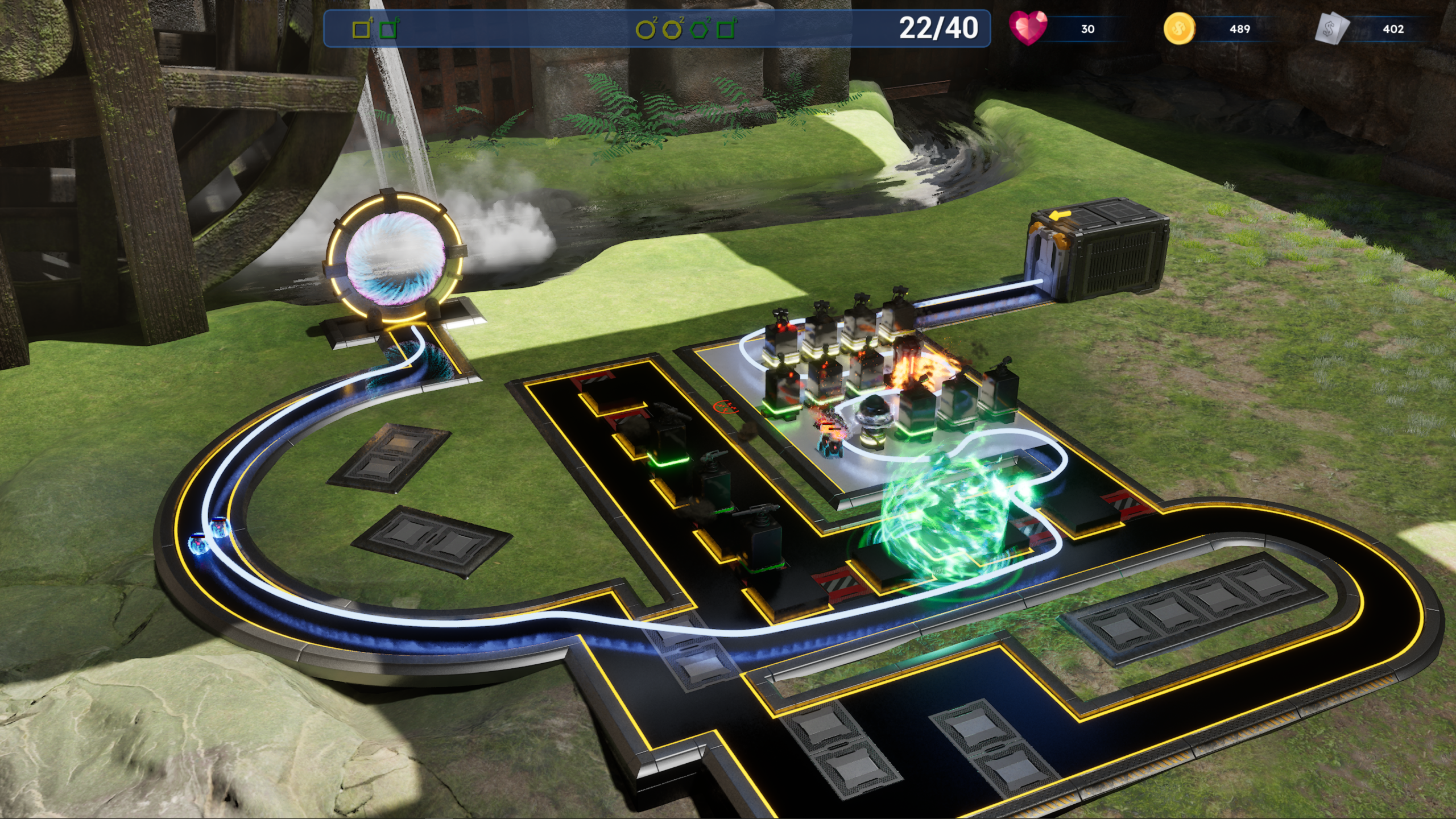Open the silver dollar bills icon
This screenshot has width=1456, height=819.
click(x=1332, y=29)
